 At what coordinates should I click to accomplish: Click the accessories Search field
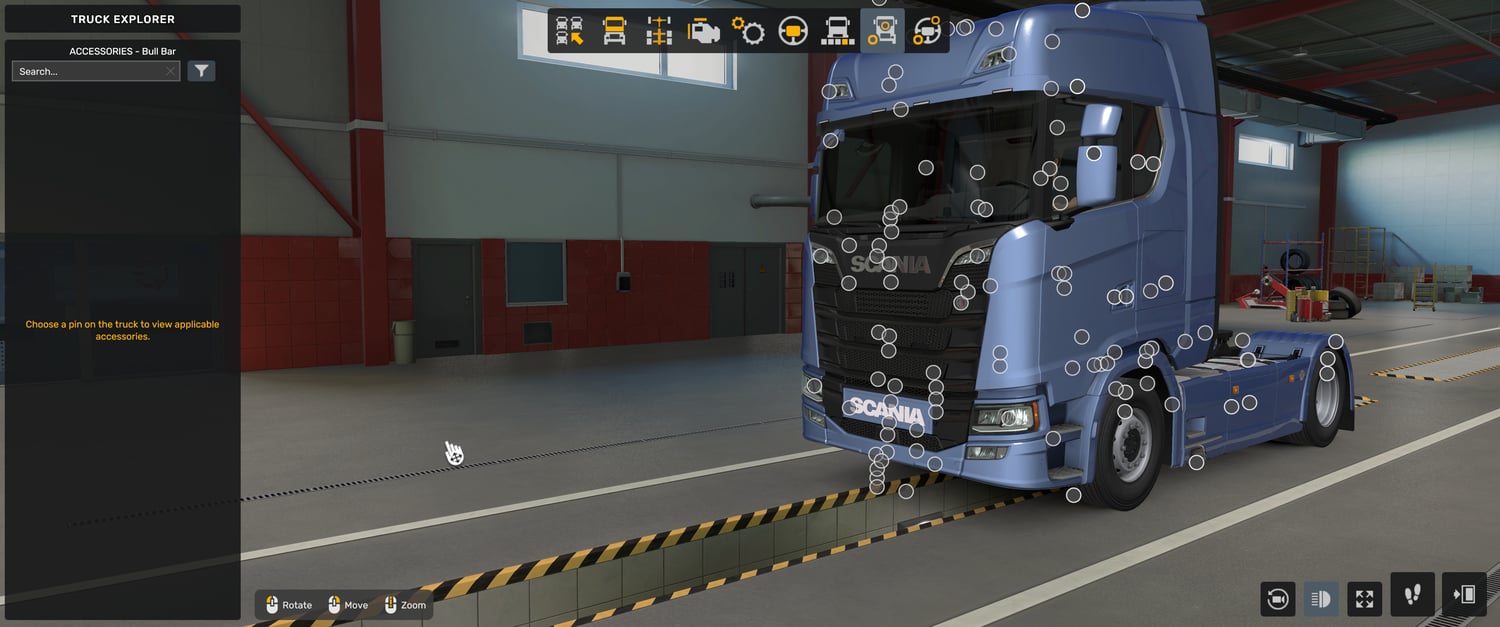click(x=90, y=72)
